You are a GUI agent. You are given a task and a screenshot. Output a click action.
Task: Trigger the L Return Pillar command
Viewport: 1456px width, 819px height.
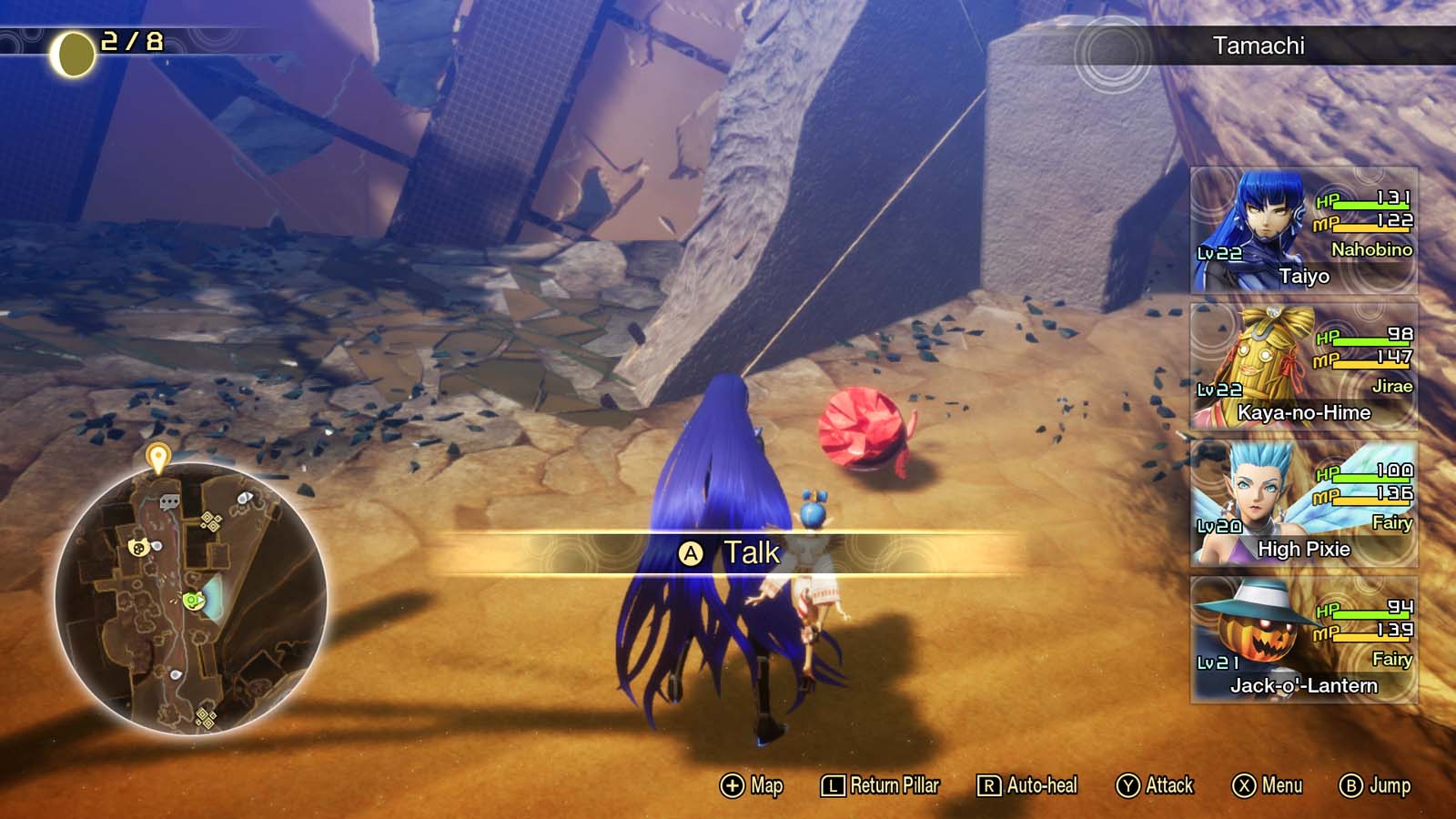point(879,784)
